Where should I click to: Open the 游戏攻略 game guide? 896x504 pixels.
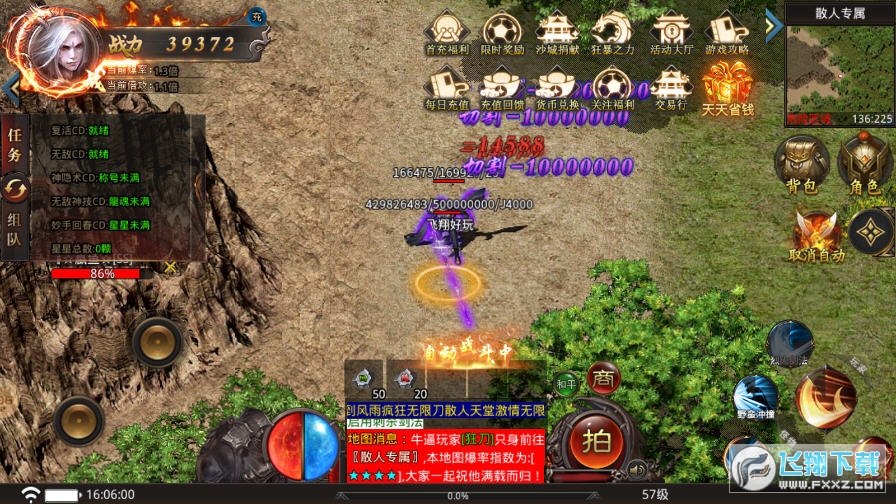727,33
